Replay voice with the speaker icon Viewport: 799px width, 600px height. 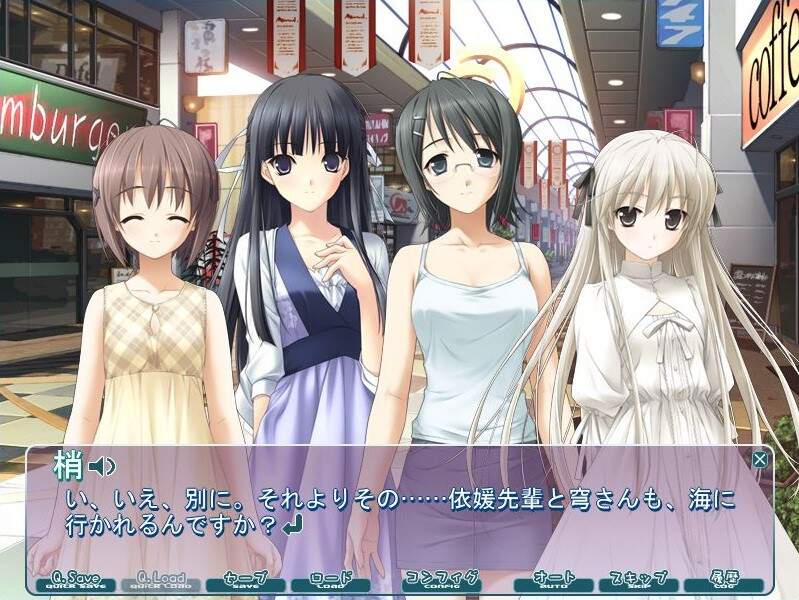click(102, 466)
